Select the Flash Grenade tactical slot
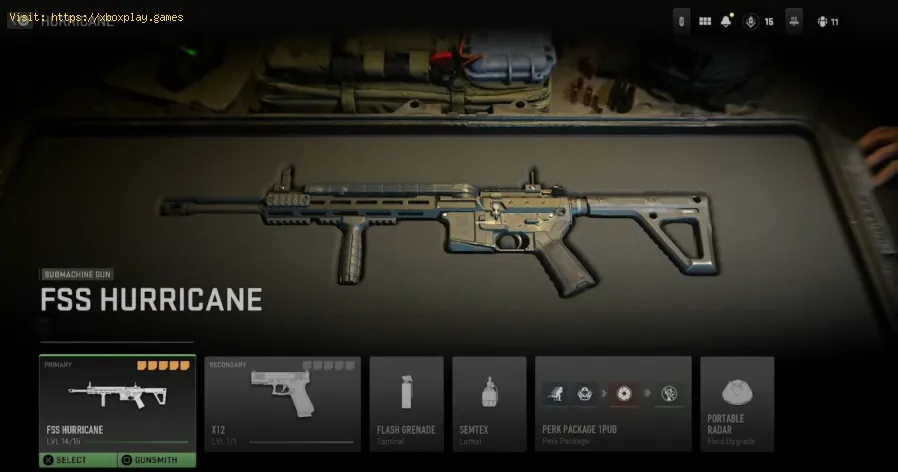 coord(406,402)
